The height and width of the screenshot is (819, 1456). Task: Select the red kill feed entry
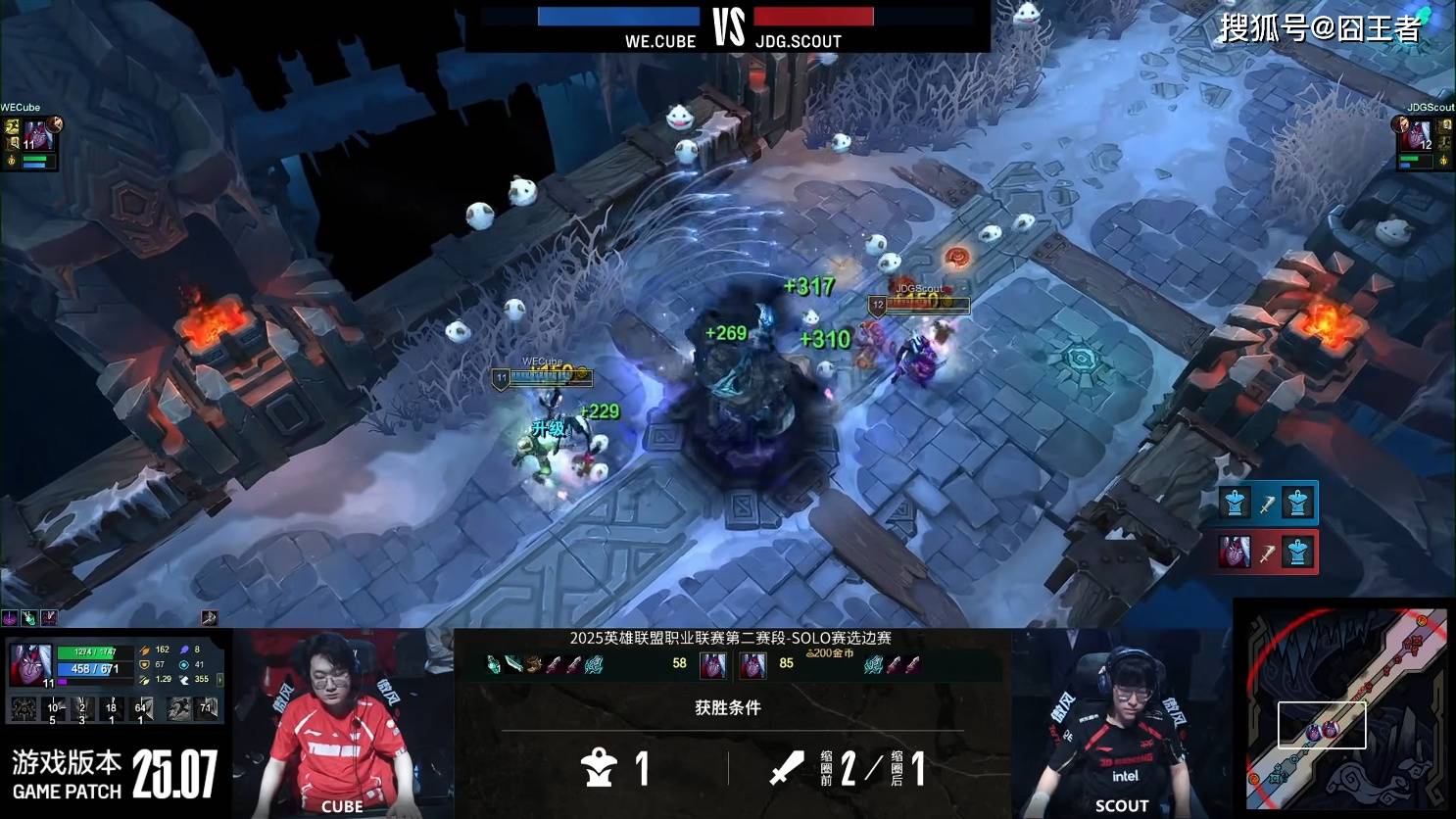click(x=1268, y=553)
